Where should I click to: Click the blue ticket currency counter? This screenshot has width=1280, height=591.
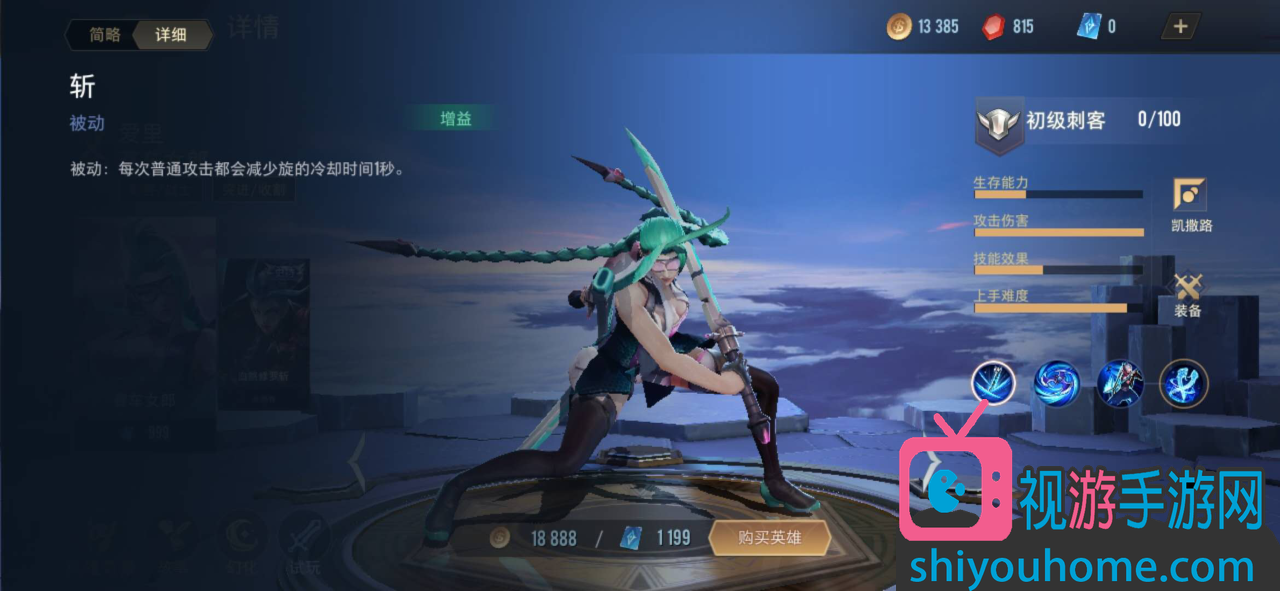pyautogui.click(x=1097, y=27)
